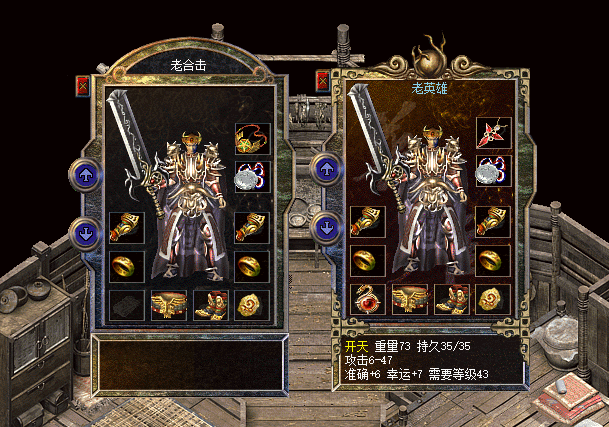
Task: Select the boots slot in 老英雄 panel
Action: pyautogui.click(x=451, y=298)
